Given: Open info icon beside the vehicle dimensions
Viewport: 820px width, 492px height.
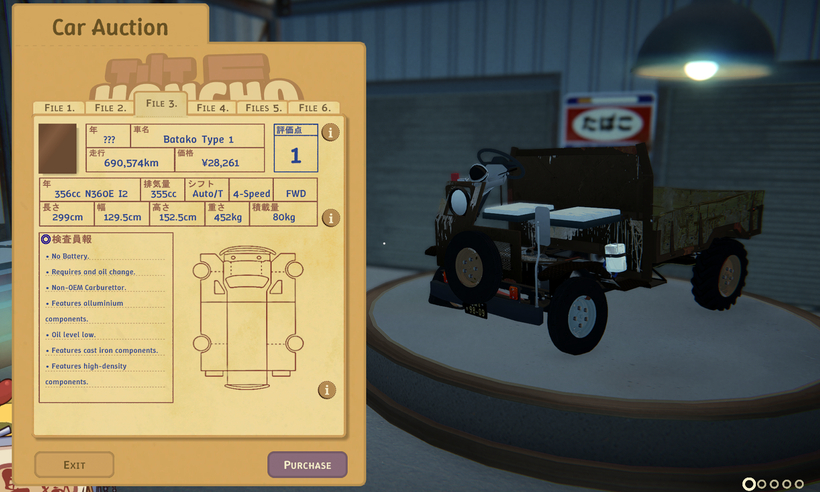Looking at the screenshot, I should click(x=330, y=218).
